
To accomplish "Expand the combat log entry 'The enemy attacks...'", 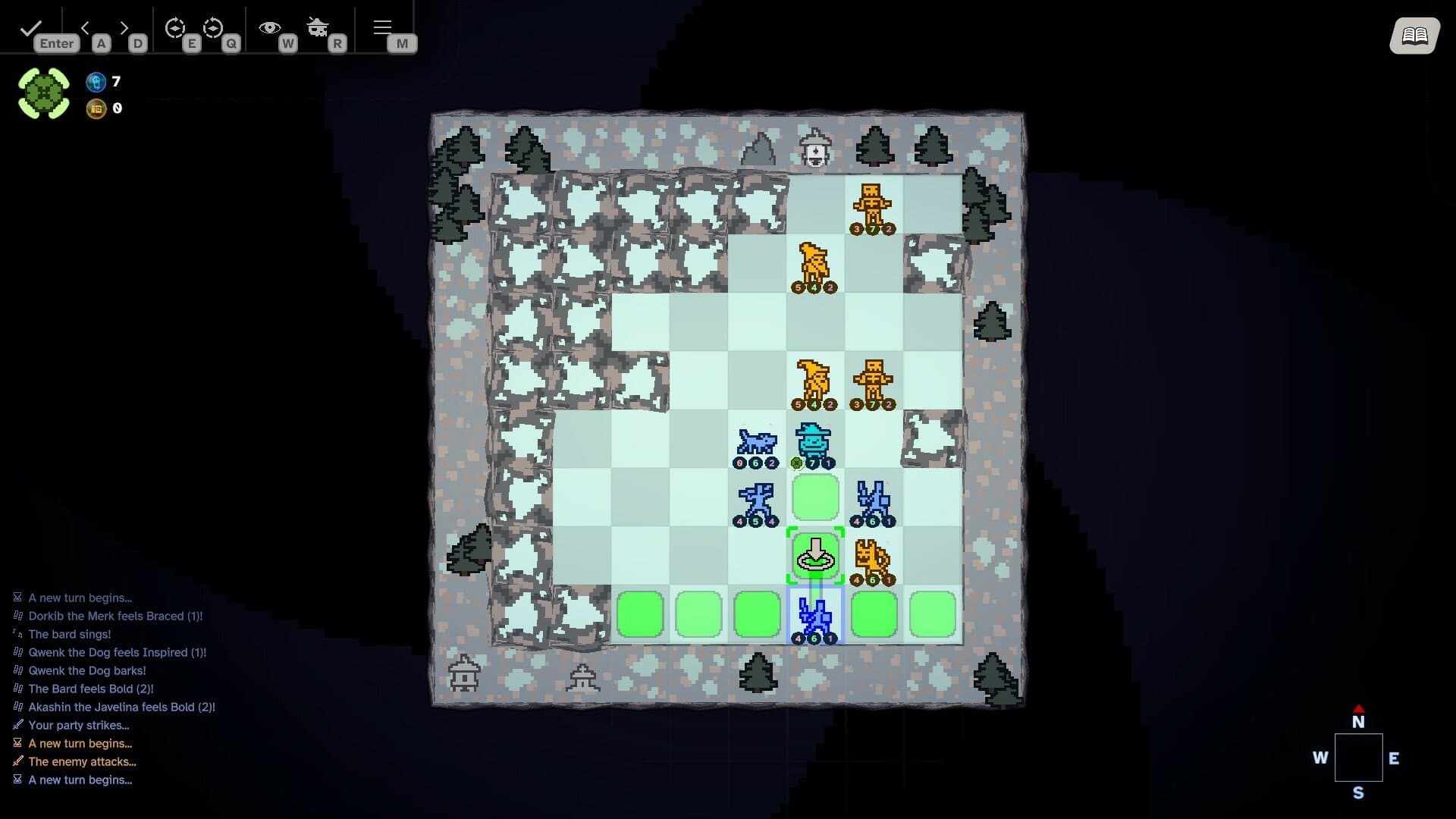I will point(81,761).
